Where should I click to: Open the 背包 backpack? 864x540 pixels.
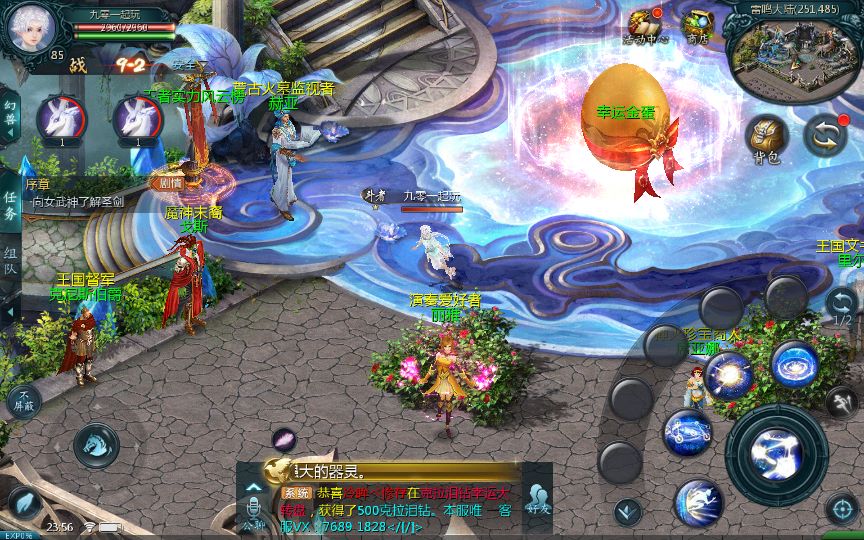(x=767, y=138)
